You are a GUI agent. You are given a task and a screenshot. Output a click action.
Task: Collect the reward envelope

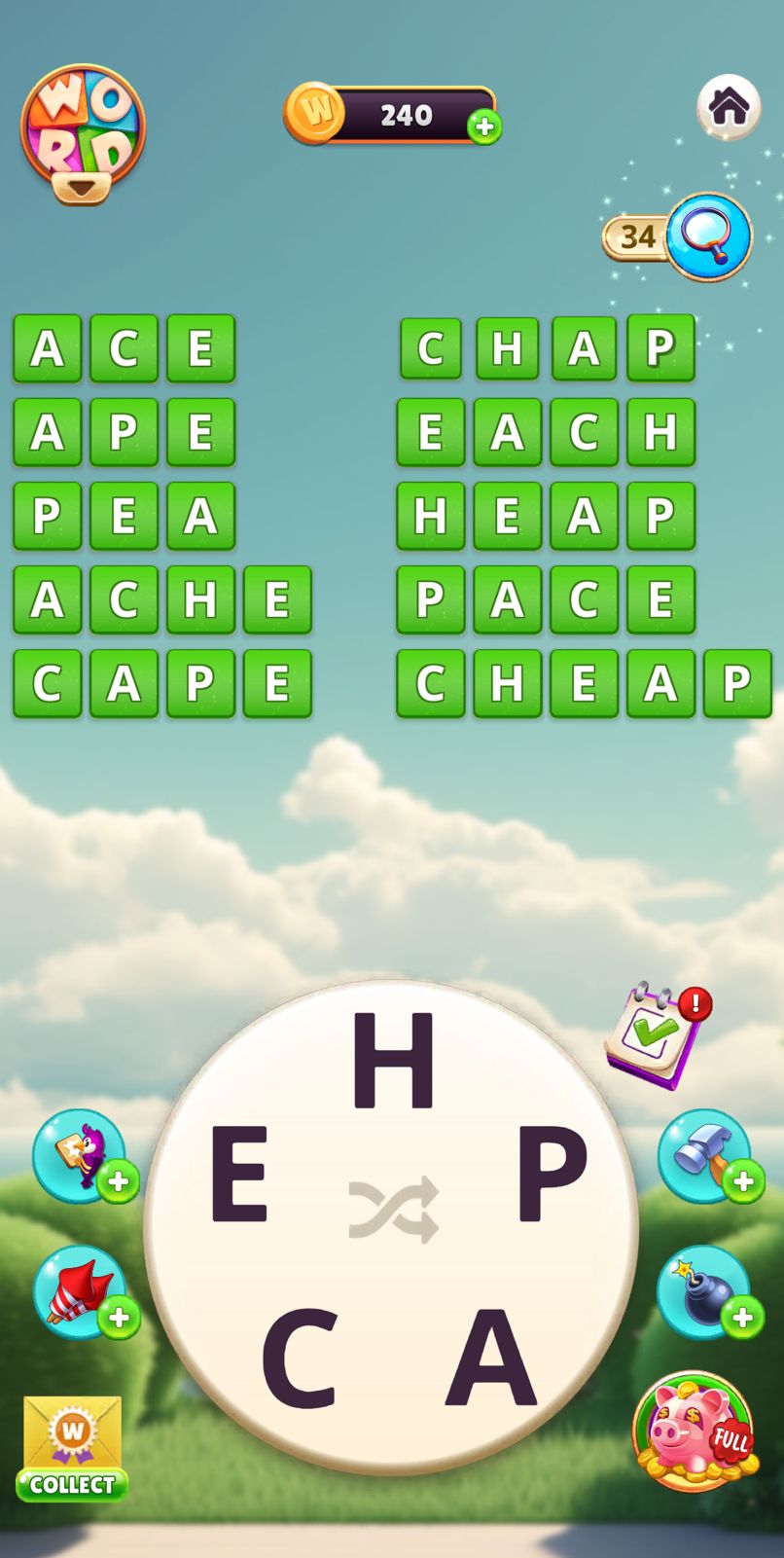[x=72, y=1450]
